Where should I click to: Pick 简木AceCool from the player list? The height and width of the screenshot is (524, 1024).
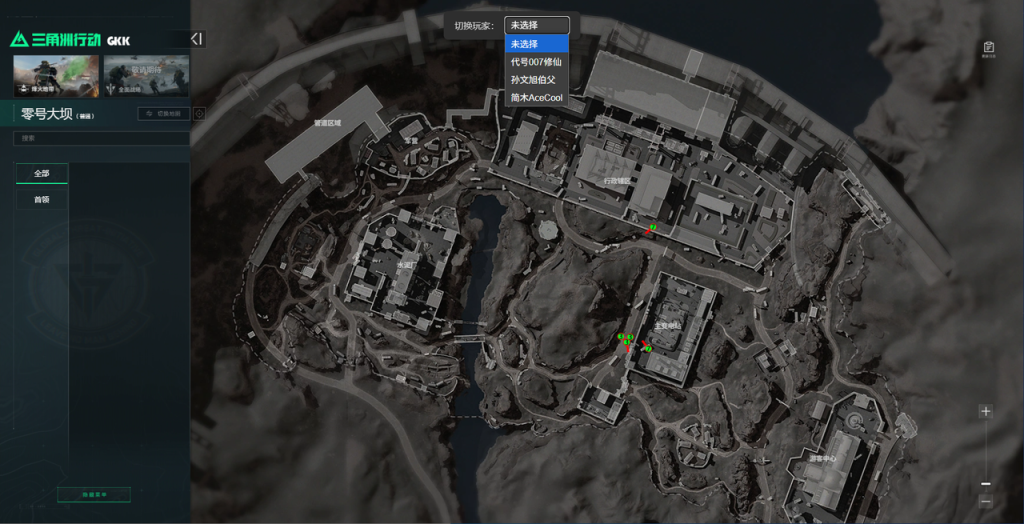point(538,98)
